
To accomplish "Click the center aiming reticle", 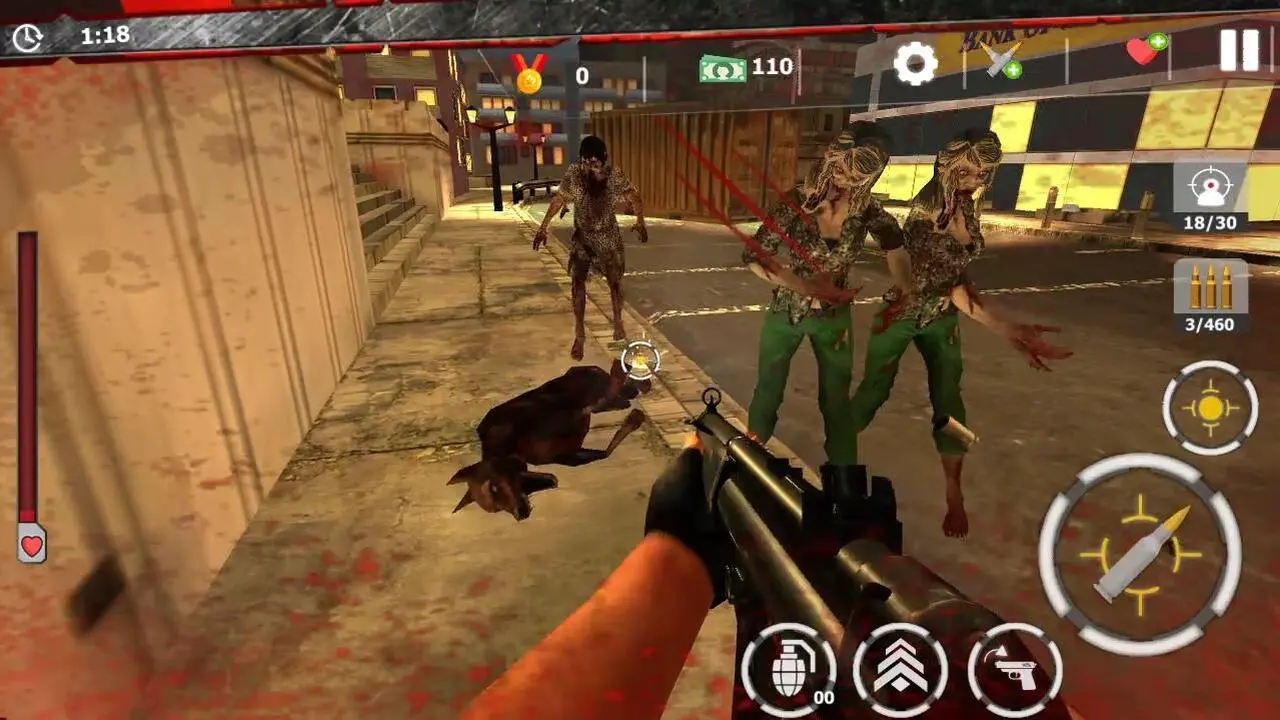I will point(640,360).
